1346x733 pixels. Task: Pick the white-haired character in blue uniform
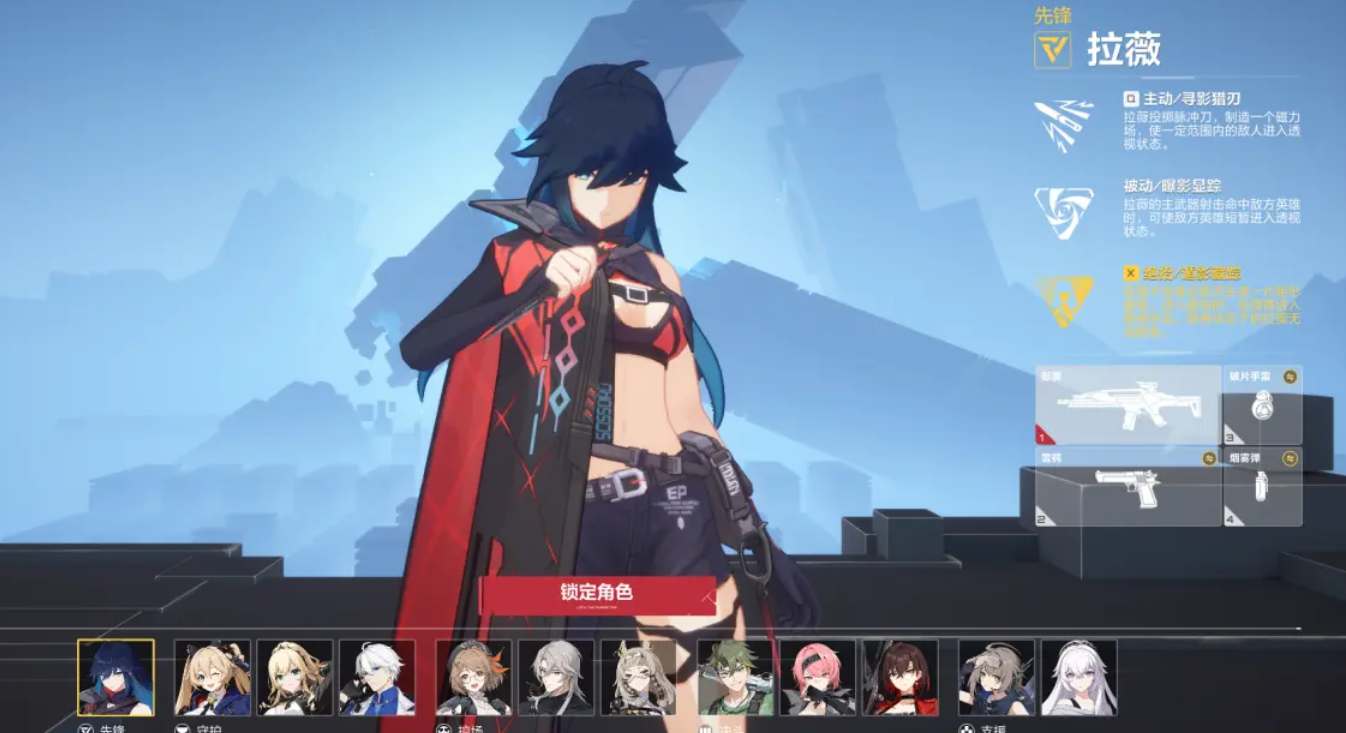coord(377,677)
